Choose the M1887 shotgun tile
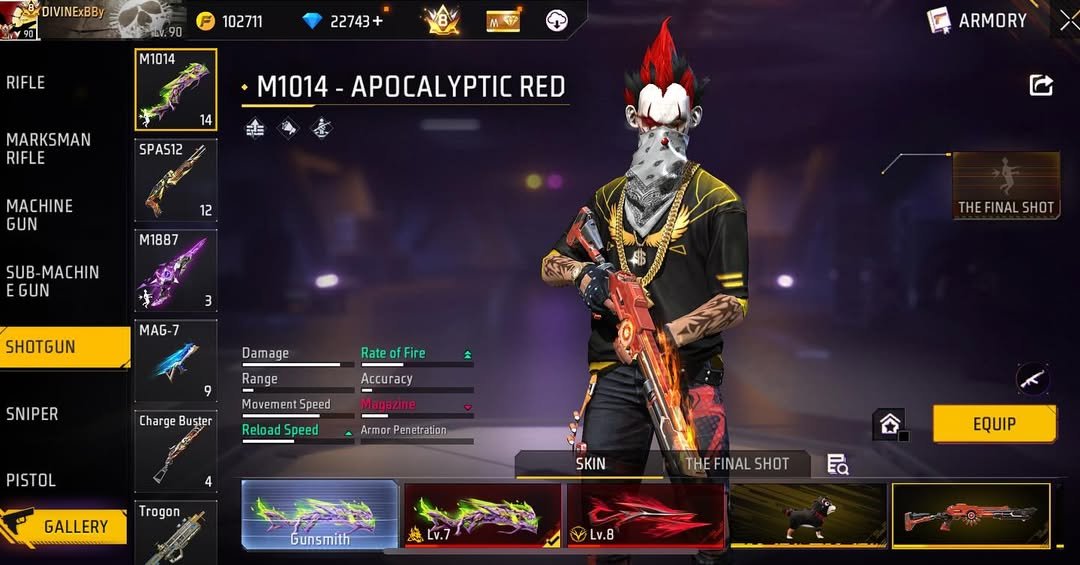This screenshot has height=565, width=1080. point(176,270)
